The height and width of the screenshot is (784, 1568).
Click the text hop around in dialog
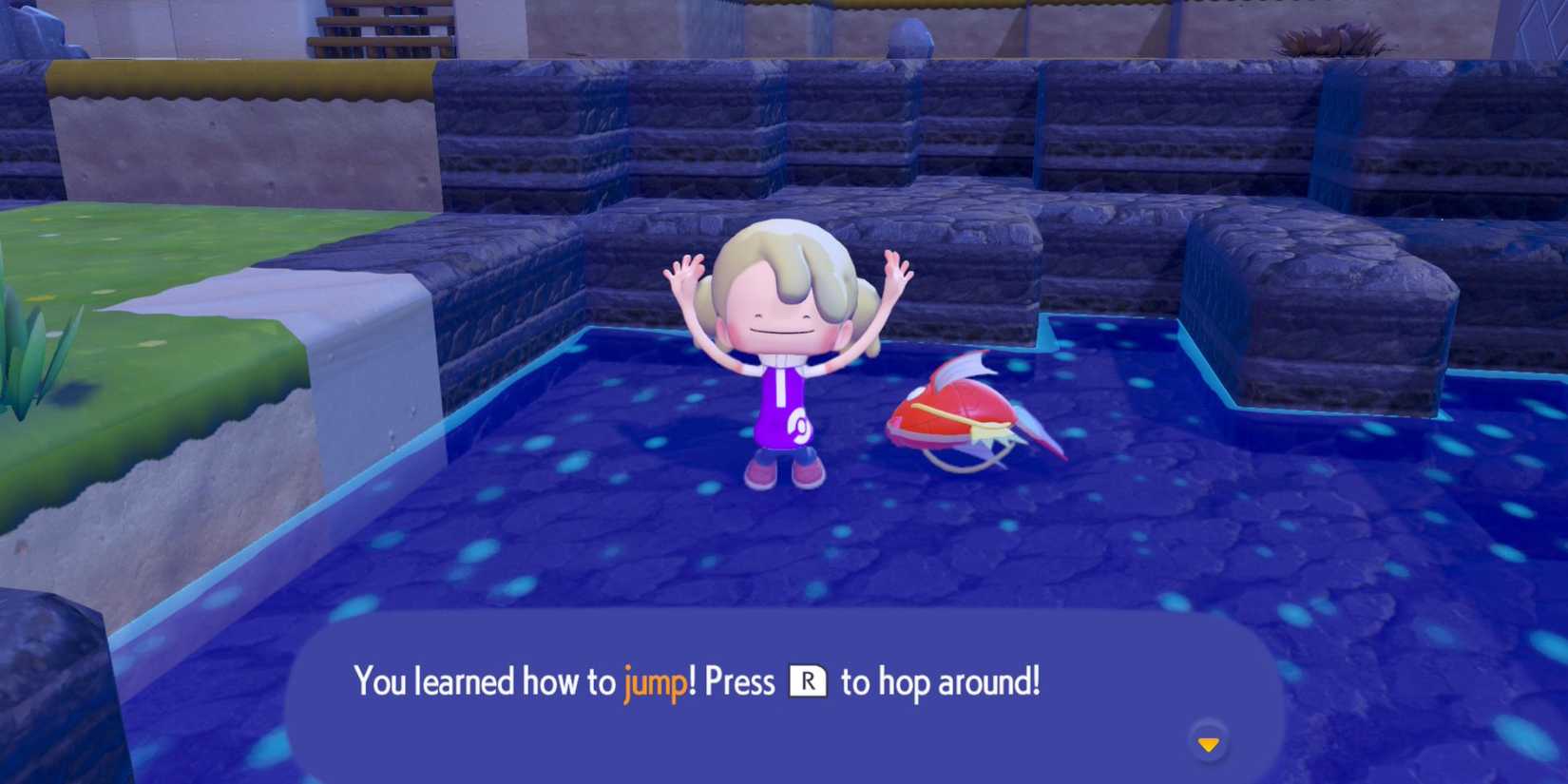coord(960,680)
